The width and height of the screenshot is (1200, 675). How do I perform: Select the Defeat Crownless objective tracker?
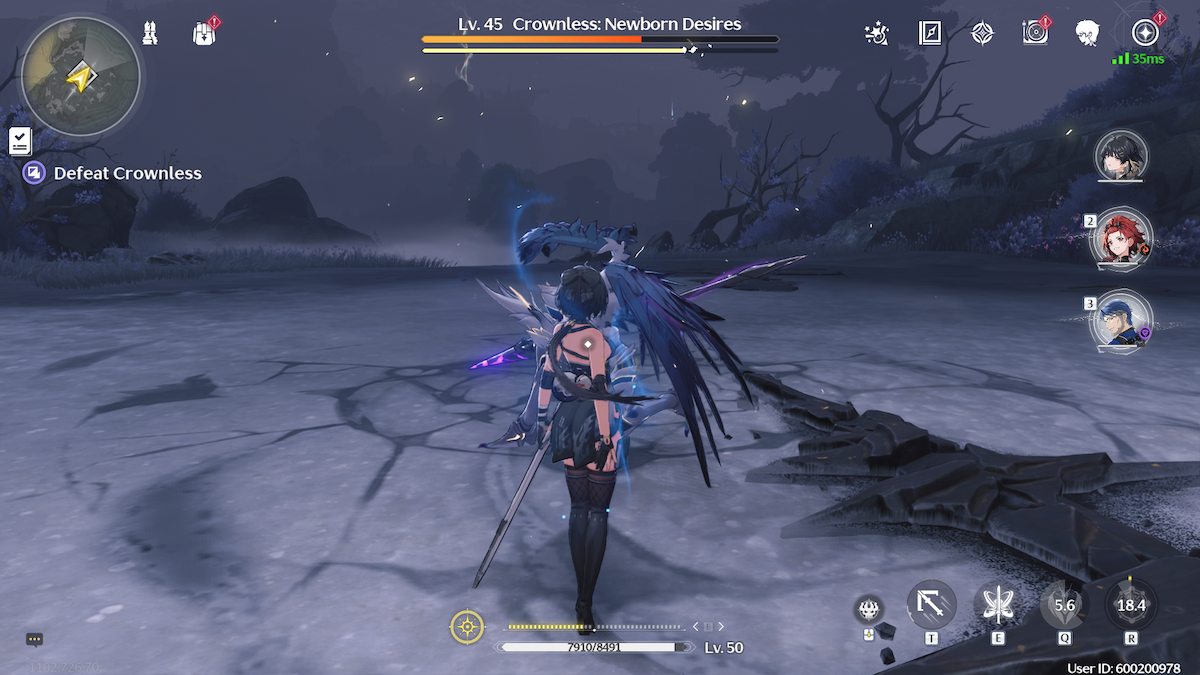(x=114, y=173)
